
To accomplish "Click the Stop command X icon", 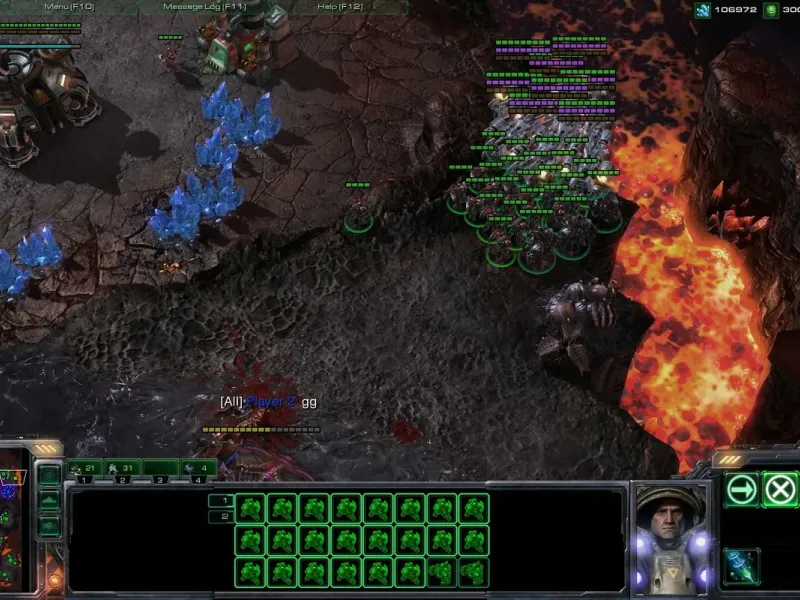I will click(x=779, y=490).
